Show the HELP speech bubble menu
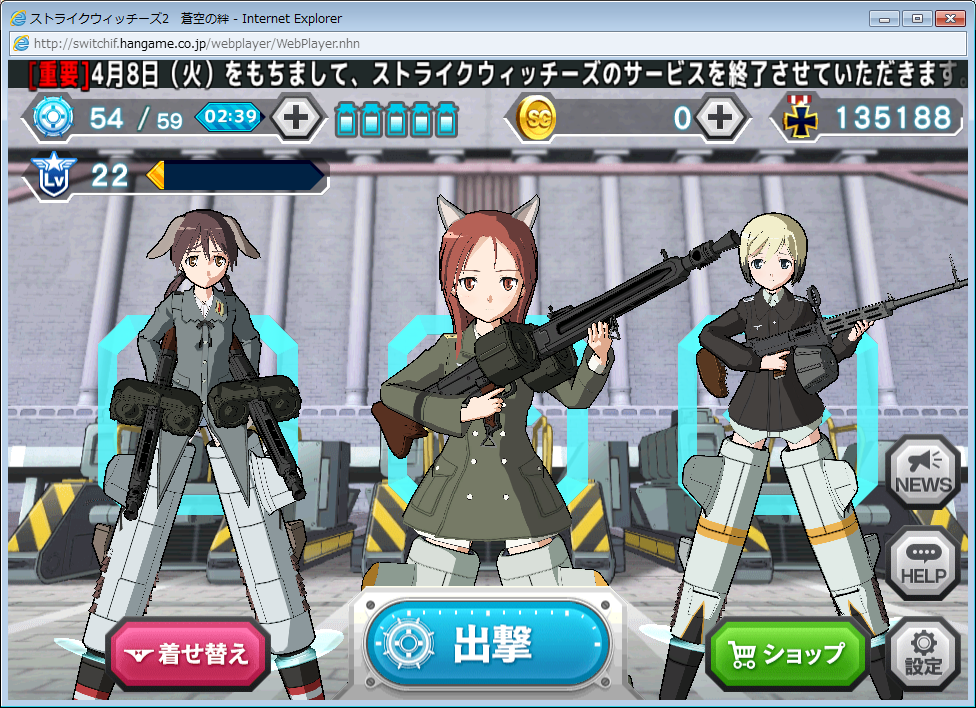Viewport: 976px width, 708px height. 923,563
